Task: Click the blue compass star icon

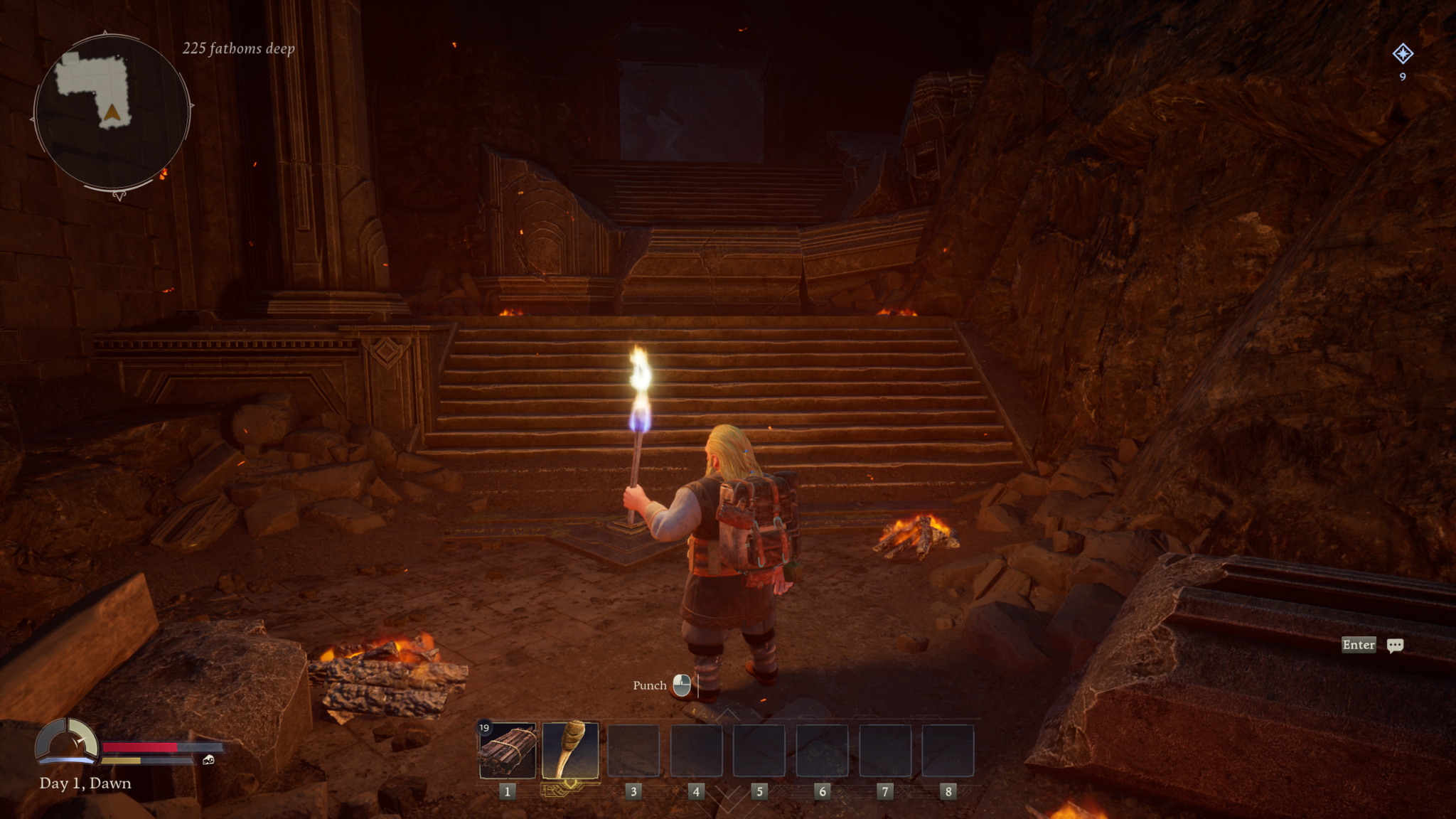Action: click(x=1402, y=54)
